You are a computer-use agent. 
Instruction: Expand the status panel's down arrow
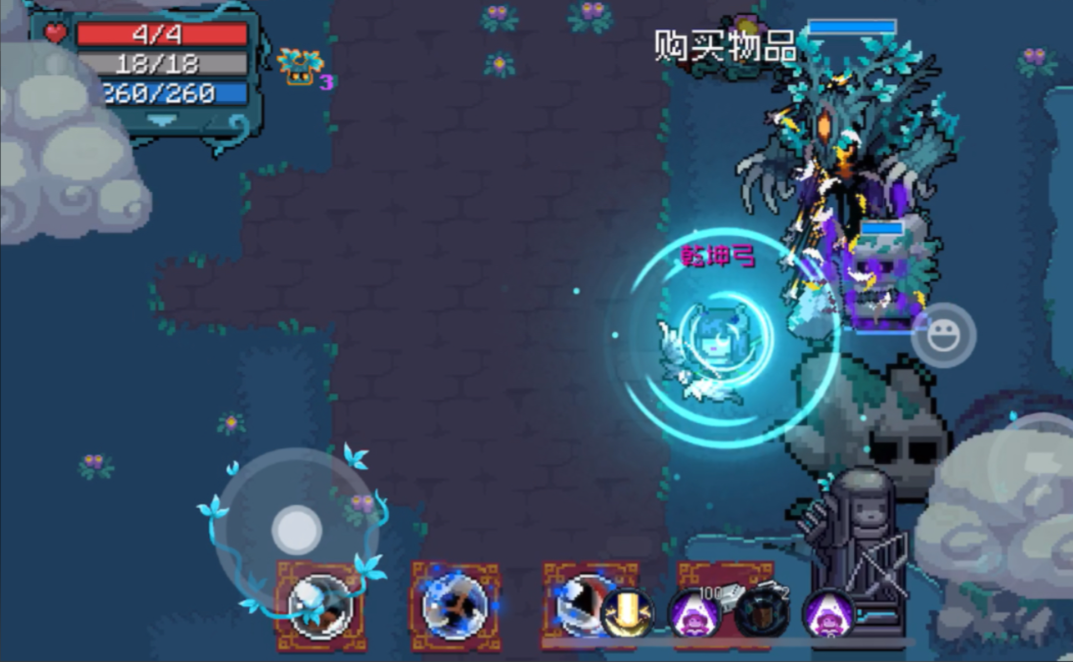tap(162, 119)
